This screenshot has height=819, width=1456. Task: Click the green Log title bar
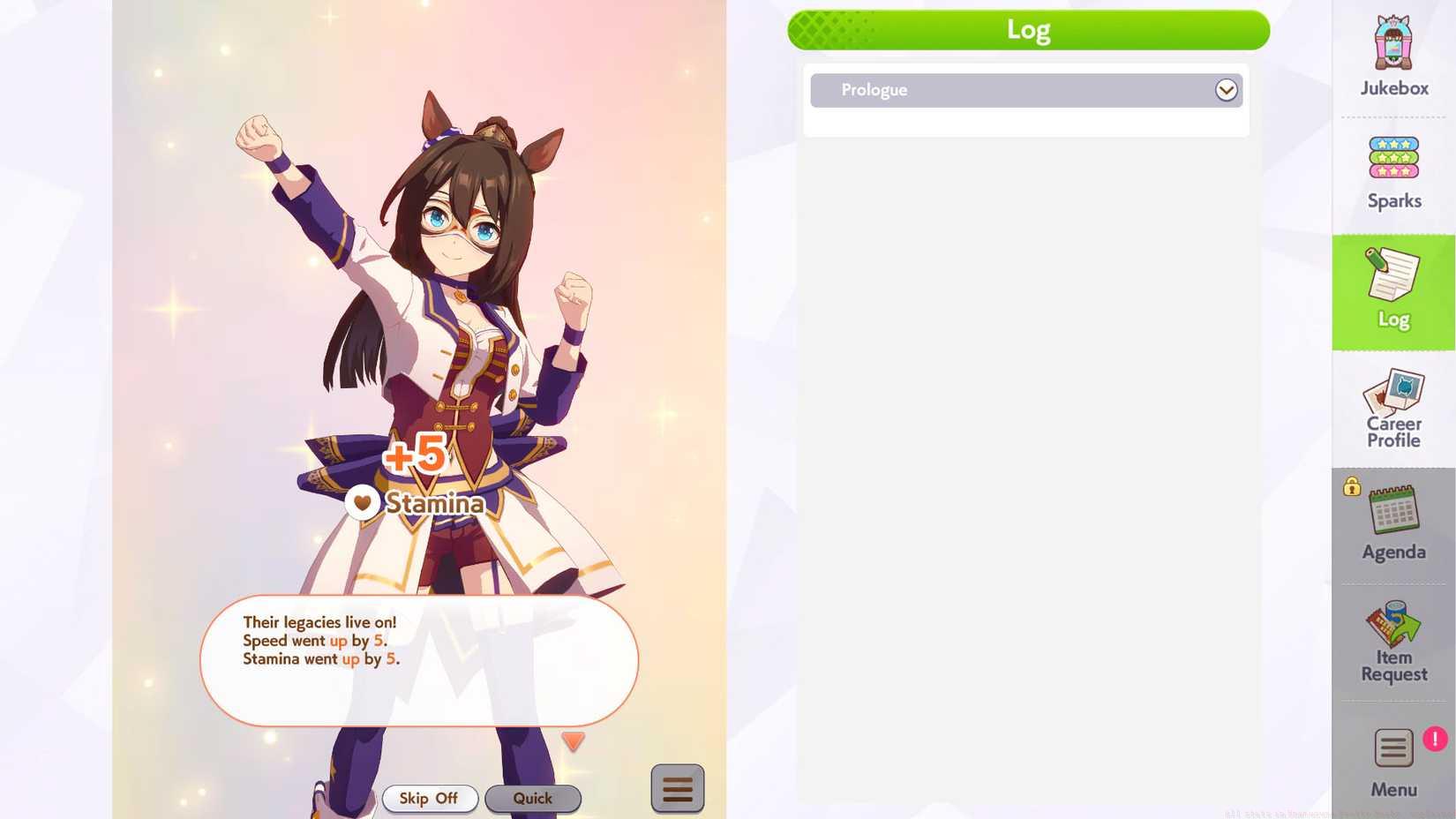click(1028, 28)
